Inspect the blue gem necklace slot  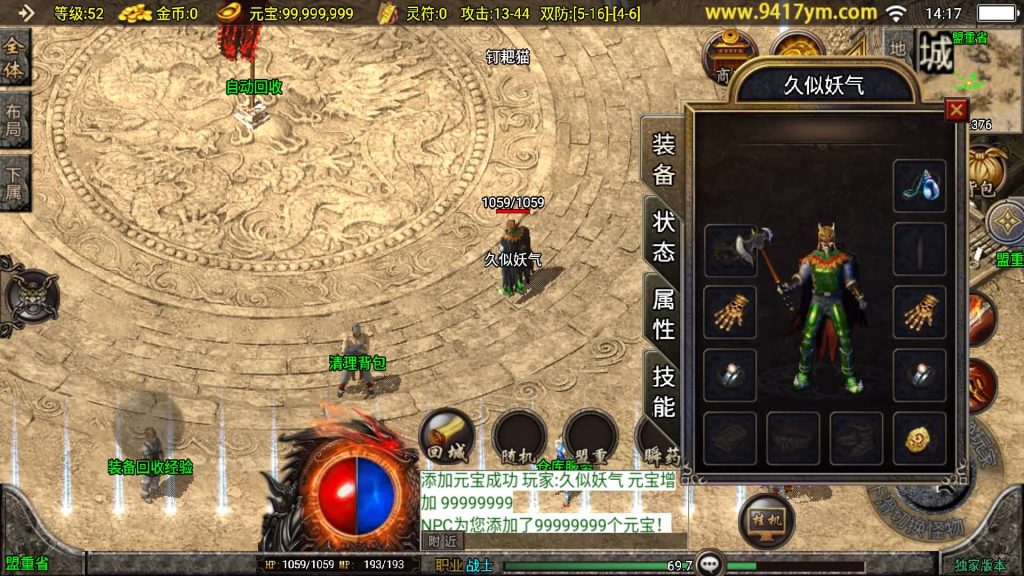pos(919,185)
